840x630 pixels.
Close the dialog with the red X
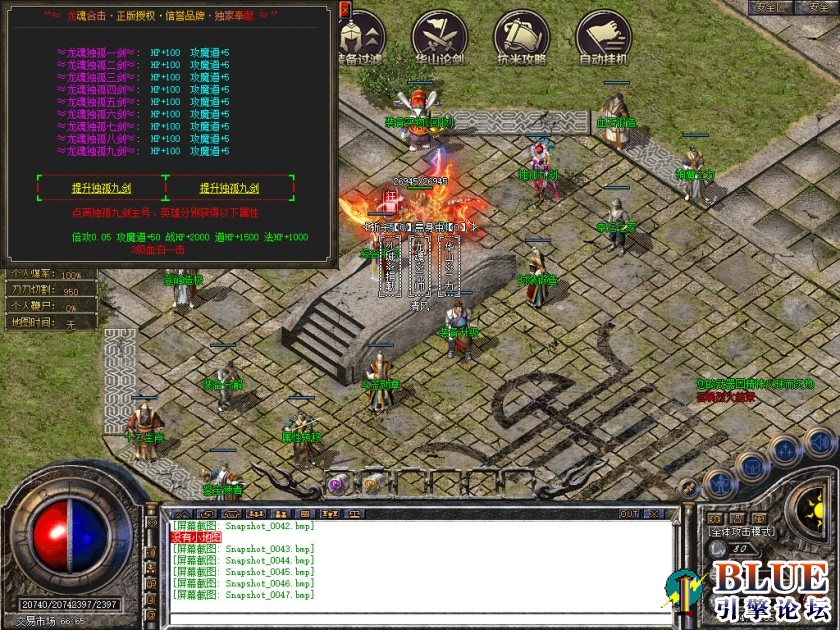[x=345, y=10]
